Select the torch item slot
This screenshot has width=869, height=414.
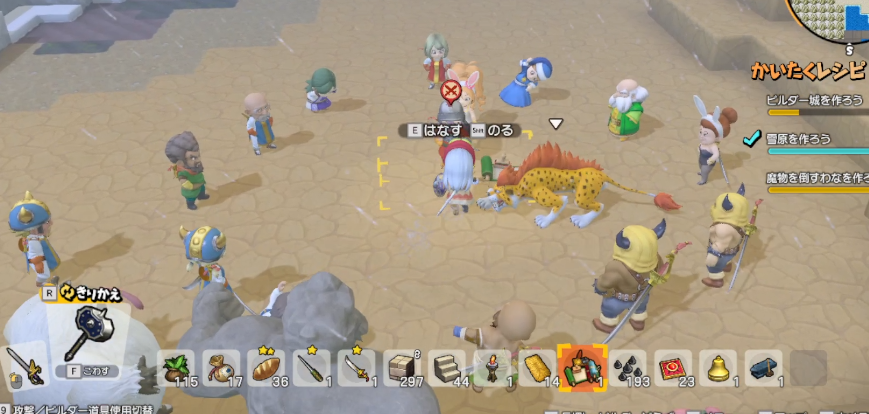pyautogui.click(x=491, y=369)
